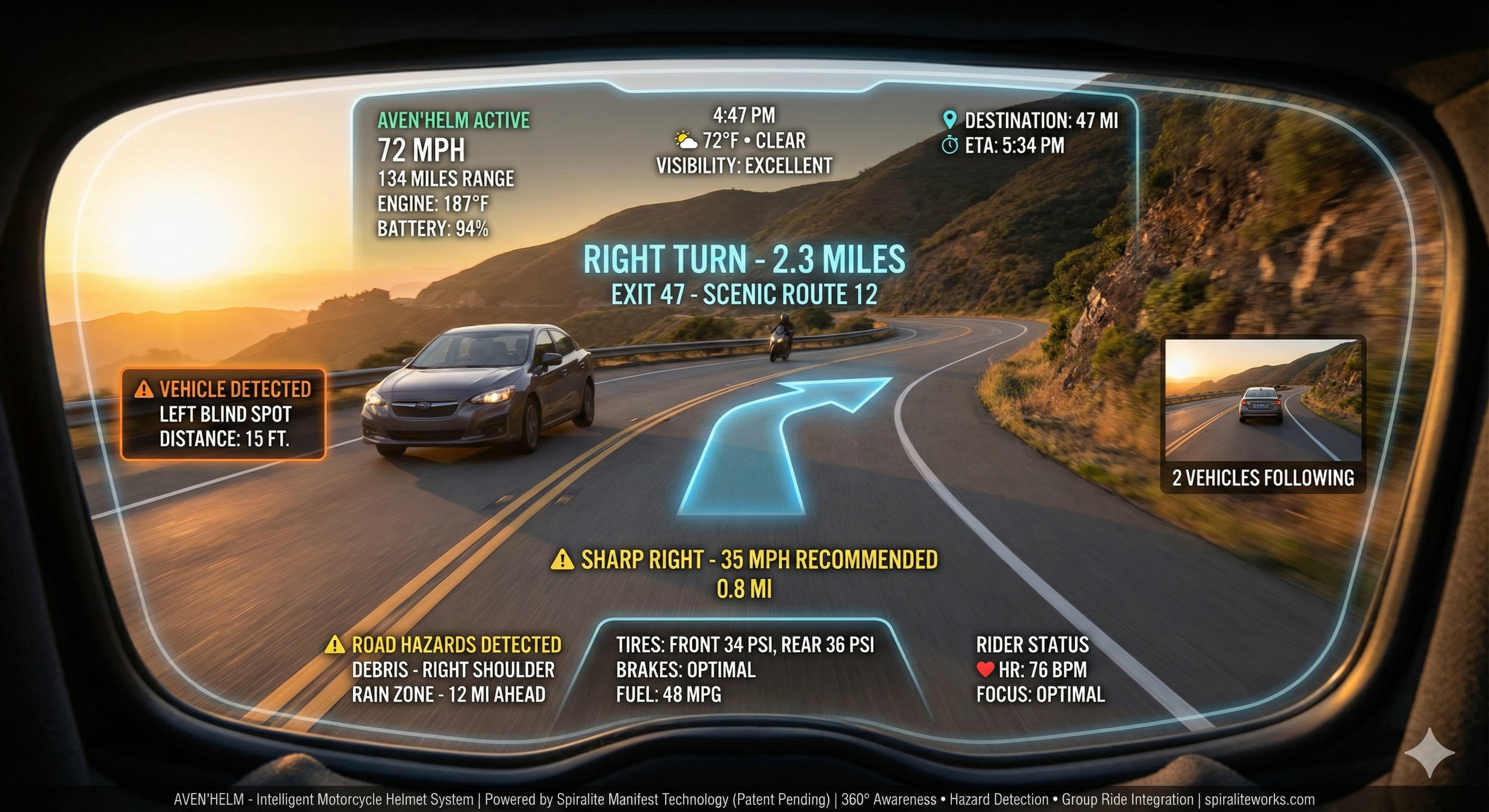Open the rear-view camera thumbnail
This screenshot has width=1489, height=812.
coord(1262,399)
